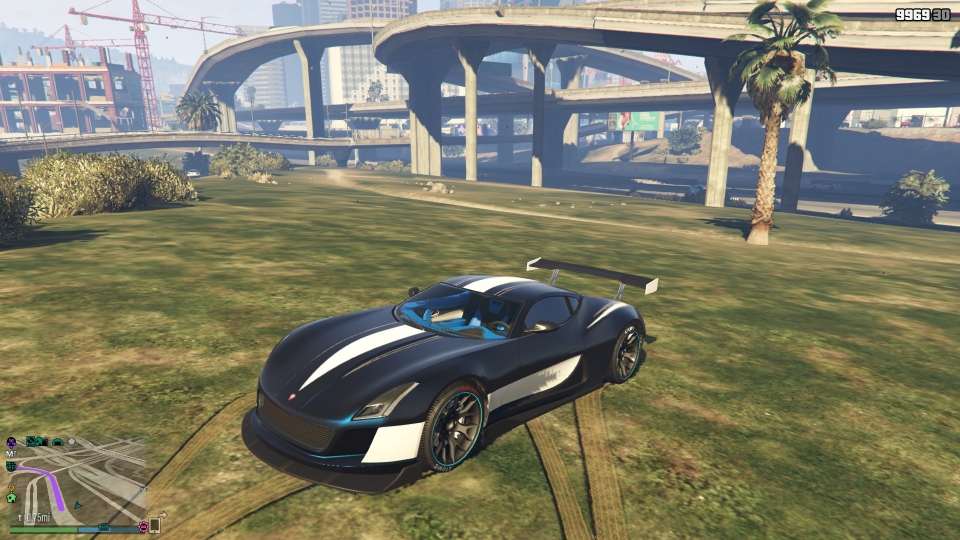Screen dimensions: 960x540
Task: Click the yellow question mark blip
Action: pyautogui.click(x=12, y=489)
